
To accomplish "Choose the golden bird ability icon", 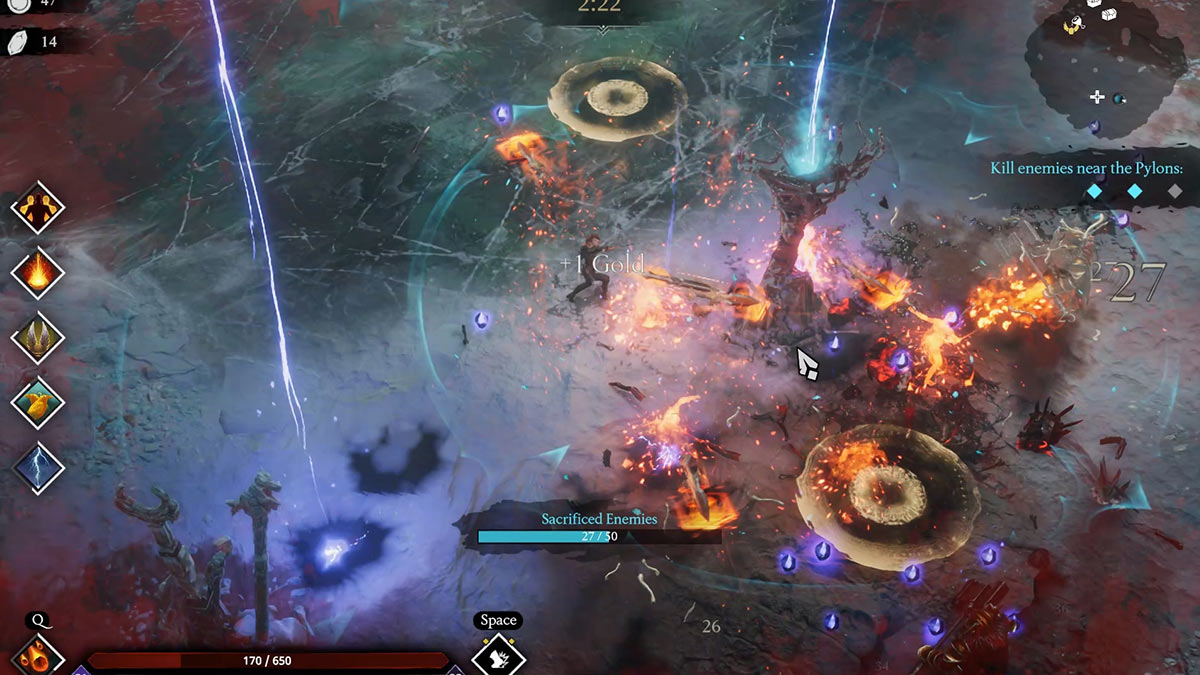I will click(x=38, y=403).
